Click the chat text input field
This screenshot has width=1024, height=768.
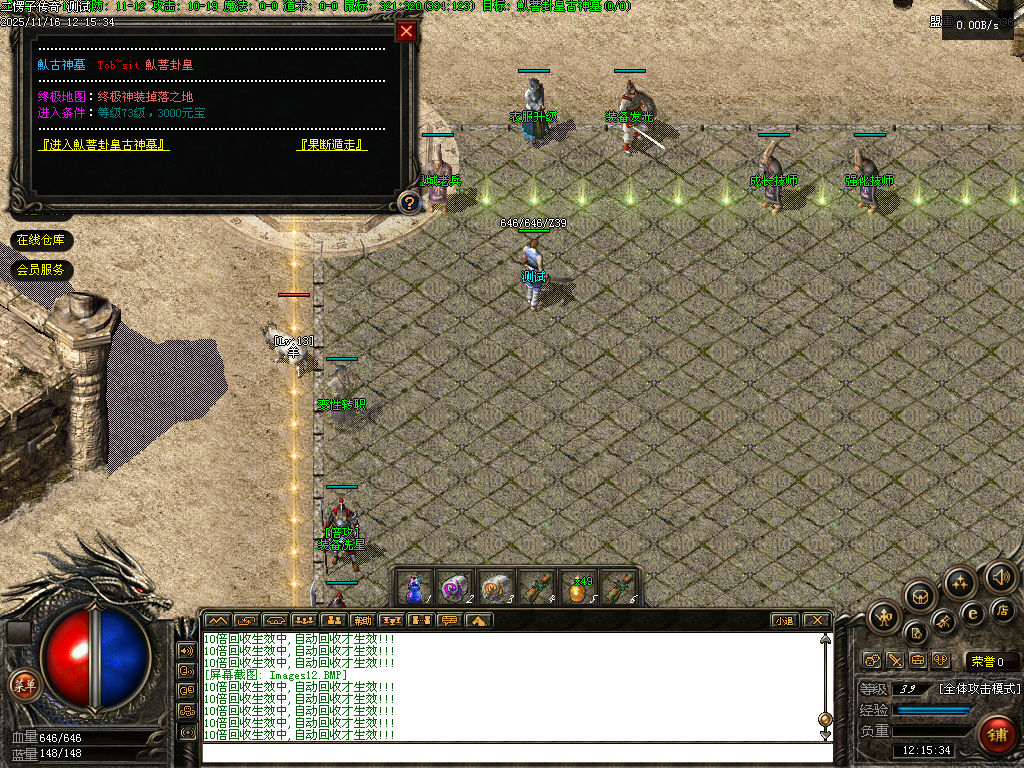click(x=517, y=752)
